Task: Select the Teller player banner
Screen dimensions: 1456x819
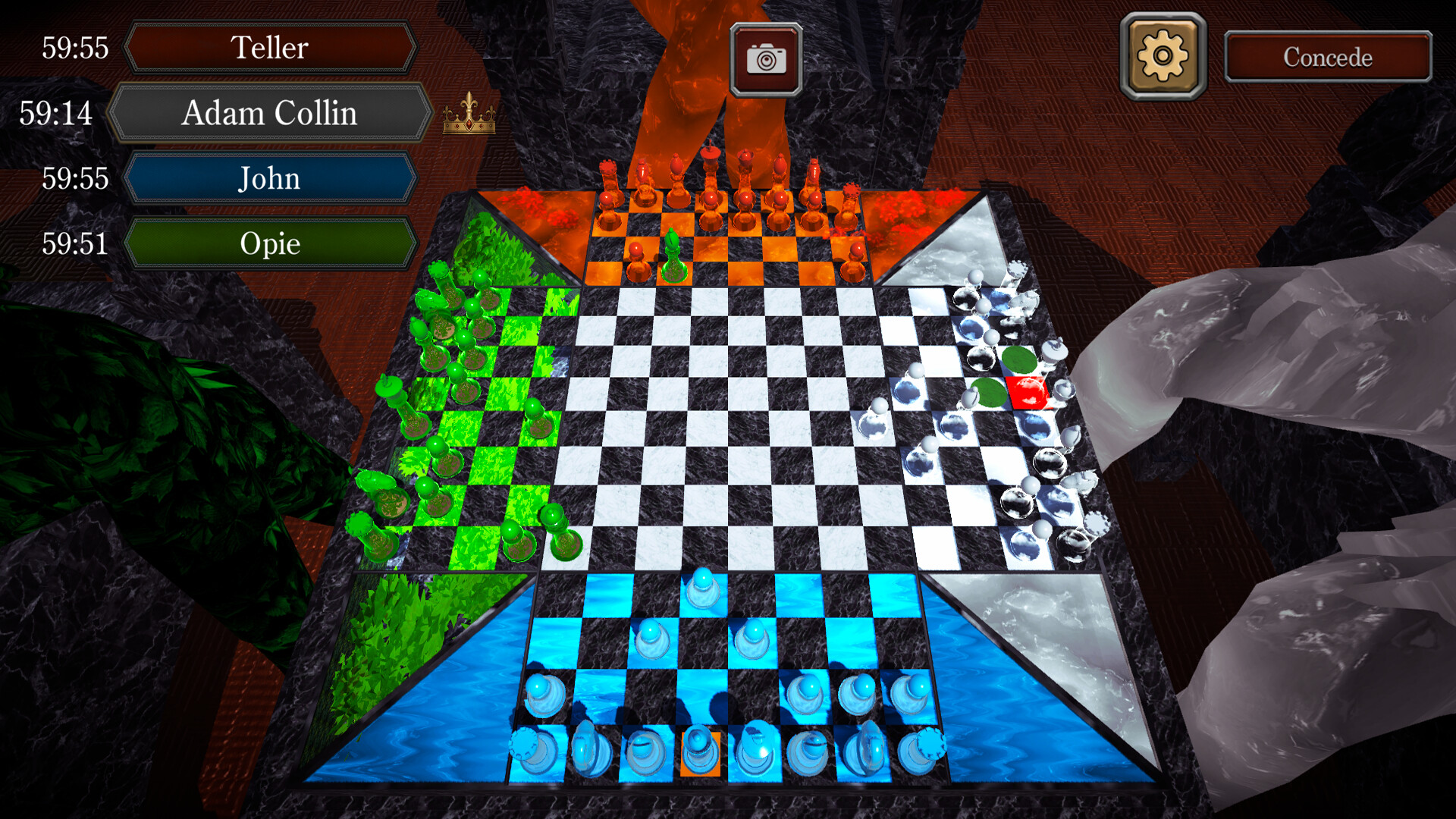Action: coord(270,48)
